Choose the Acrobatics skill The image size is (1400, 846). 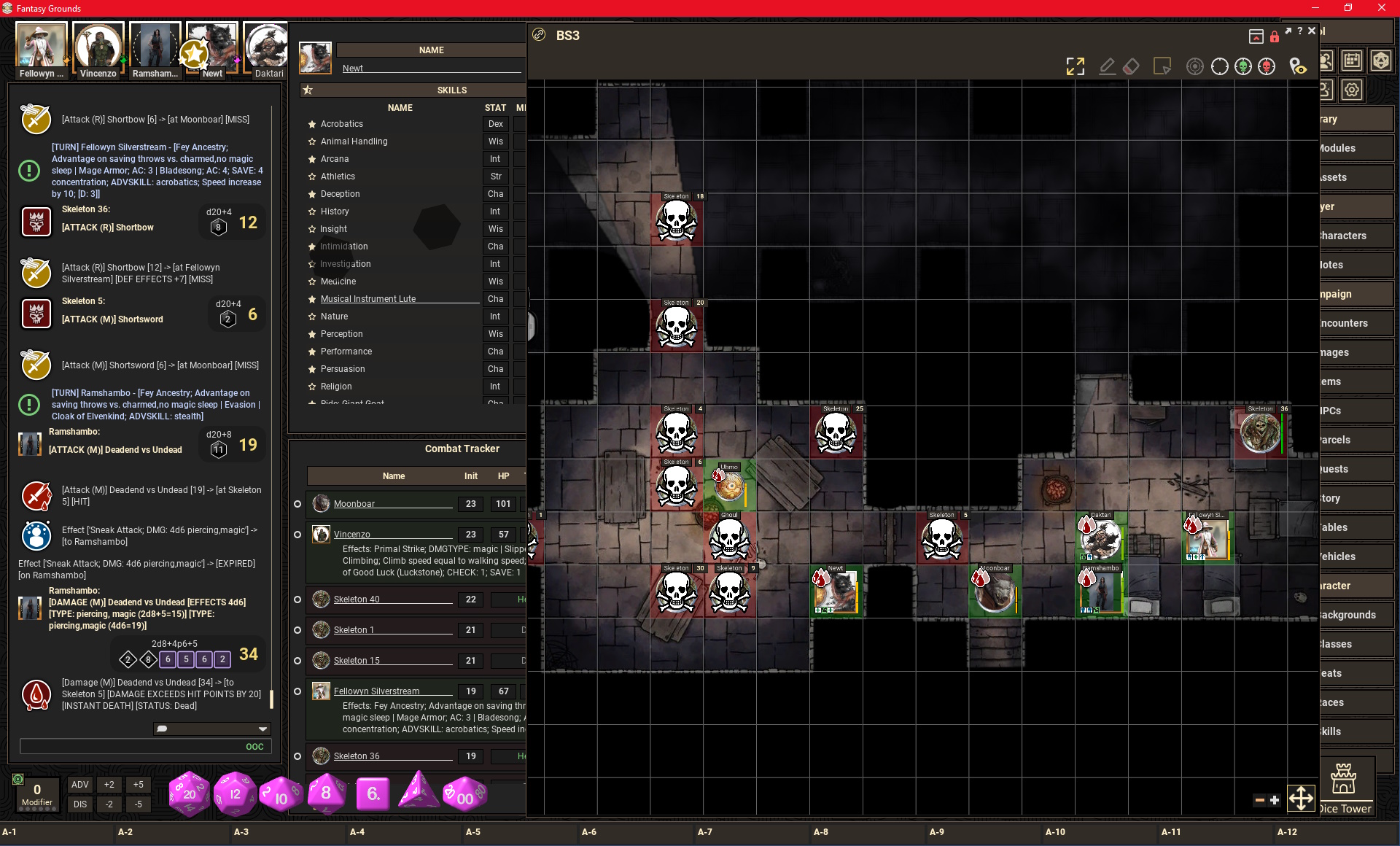(x=341, y=124)
